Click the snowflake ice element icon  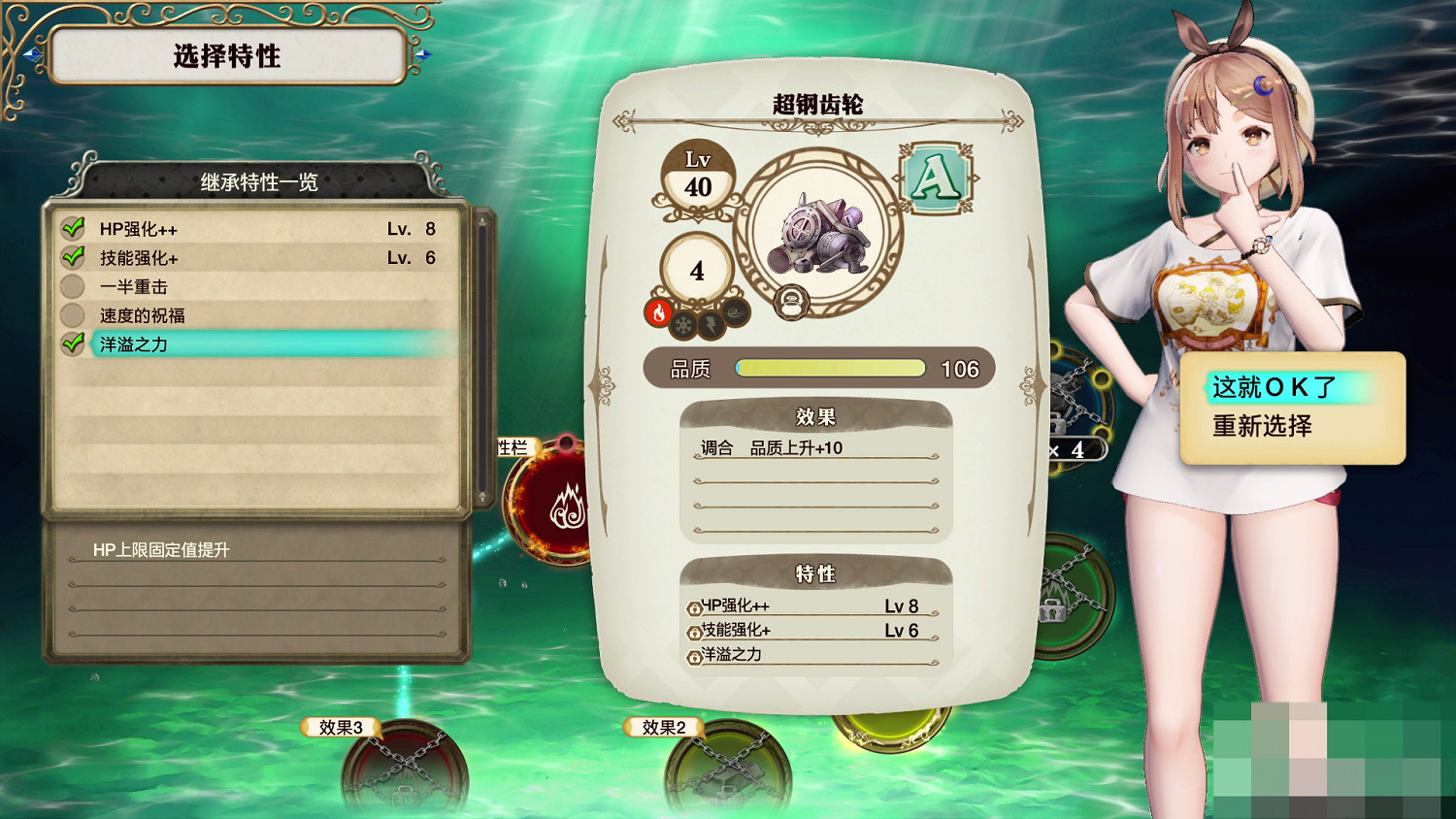pos(683,325)
